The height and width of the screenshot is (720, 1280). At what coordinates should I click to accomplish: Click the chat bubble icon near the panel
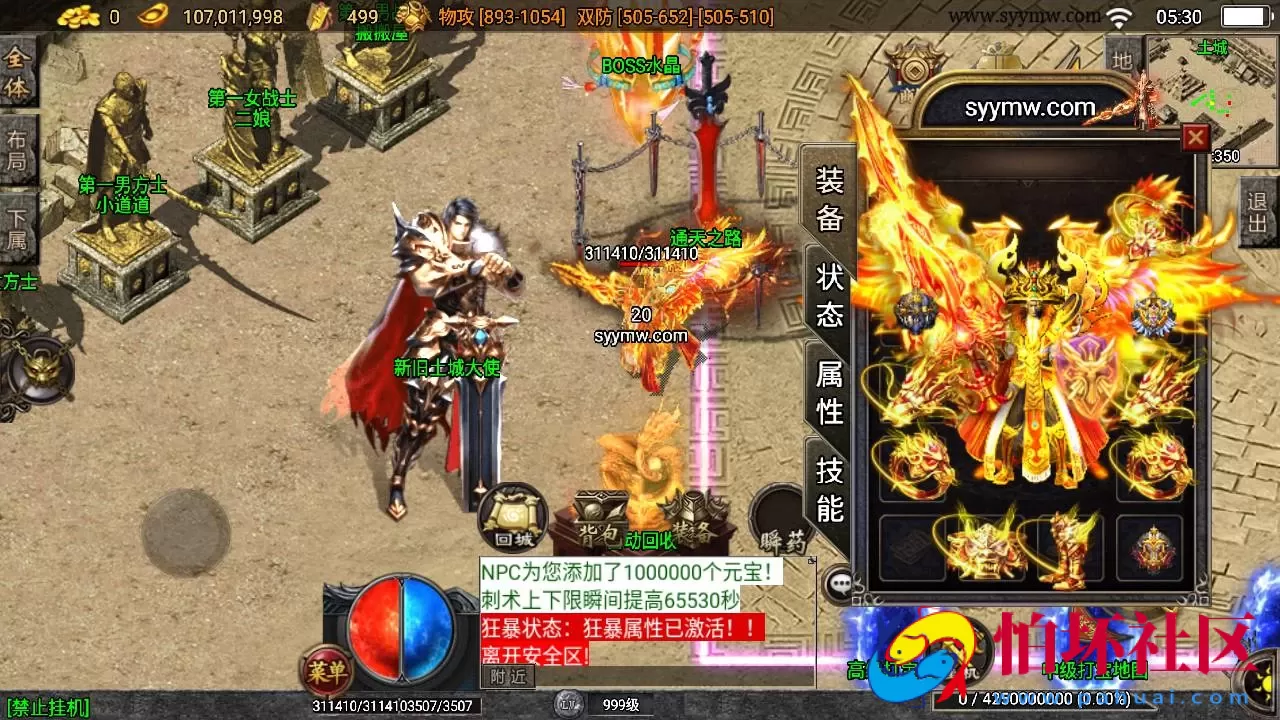(842, 582)
